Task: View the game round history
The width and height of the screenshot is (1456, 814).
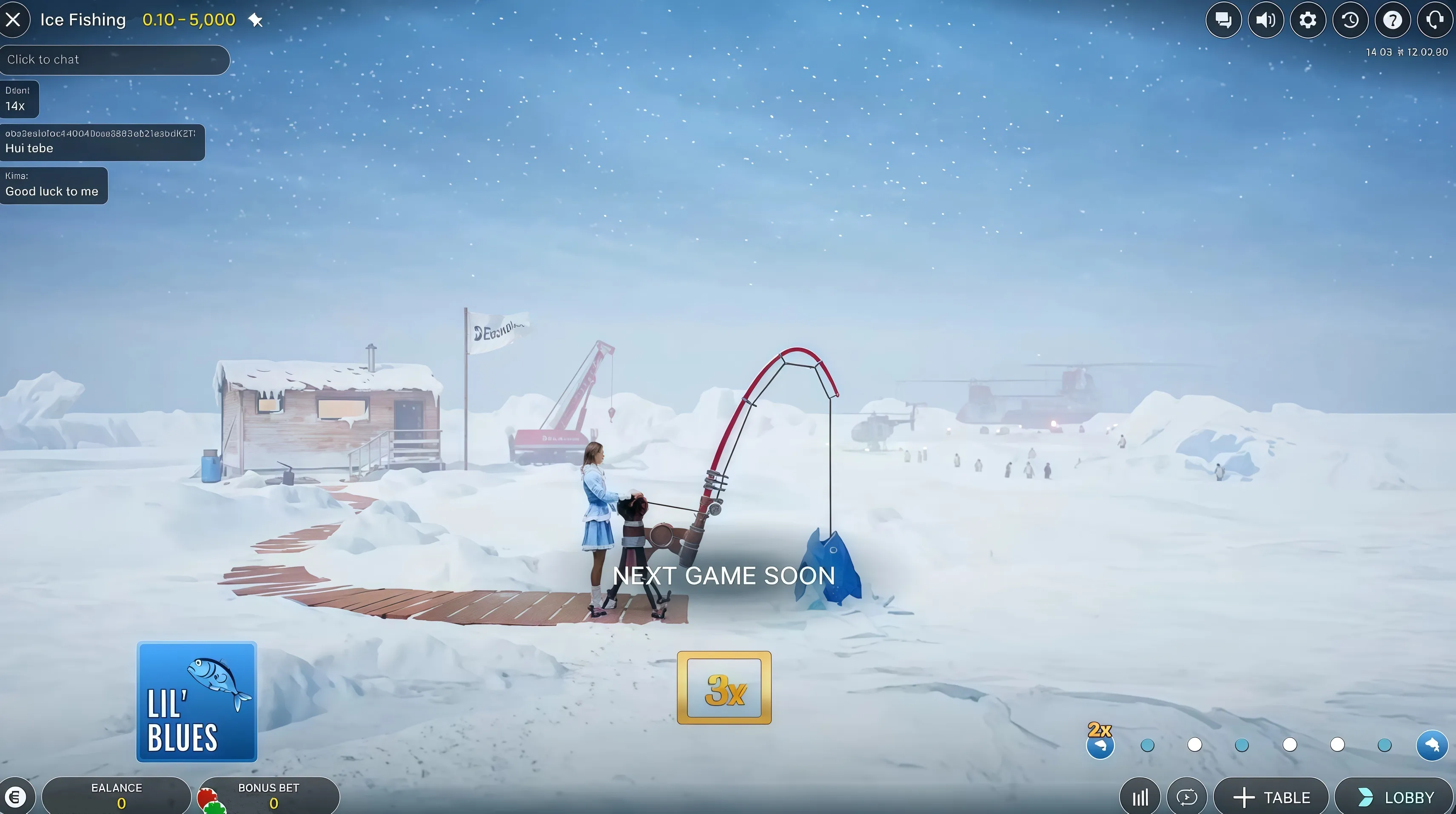Action: coord(1350,20)
